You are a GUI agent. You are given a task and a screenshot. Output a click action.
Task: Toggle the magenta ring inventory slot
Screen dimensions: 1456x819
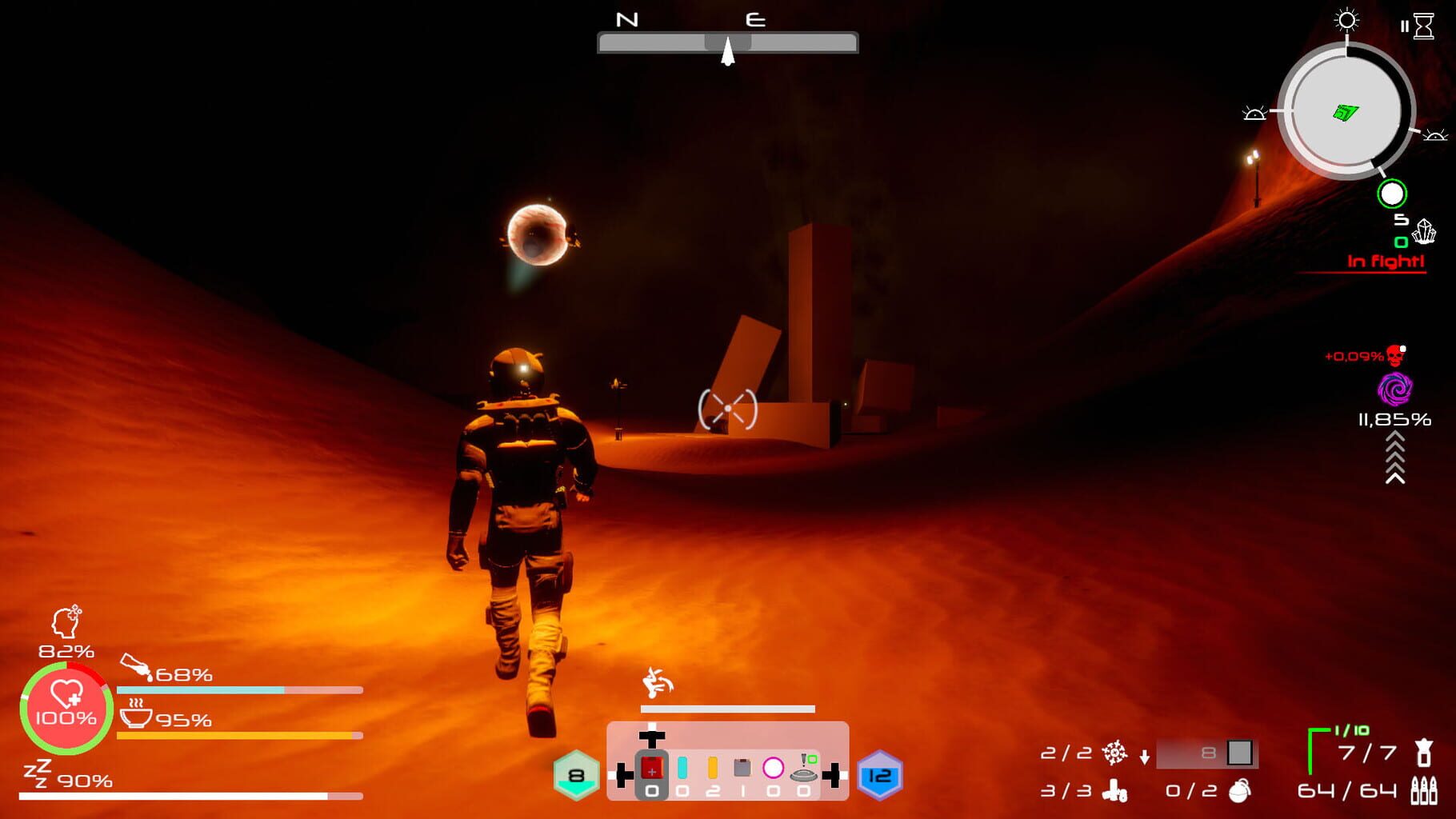pos(774,769)
